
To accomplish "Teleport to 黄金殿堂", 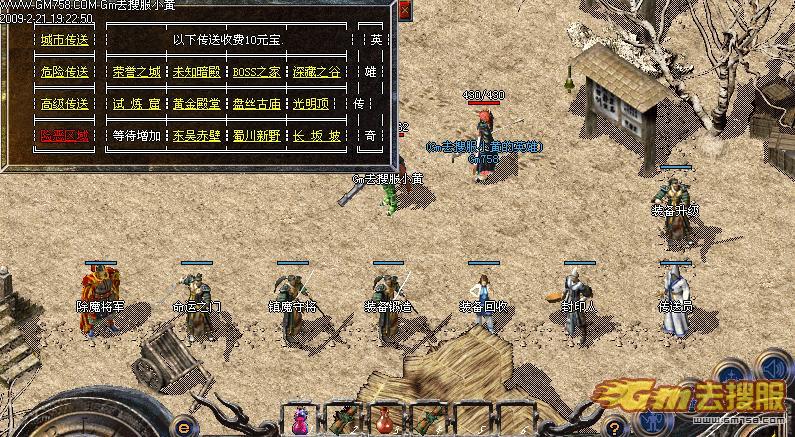I will coord(195,103).
